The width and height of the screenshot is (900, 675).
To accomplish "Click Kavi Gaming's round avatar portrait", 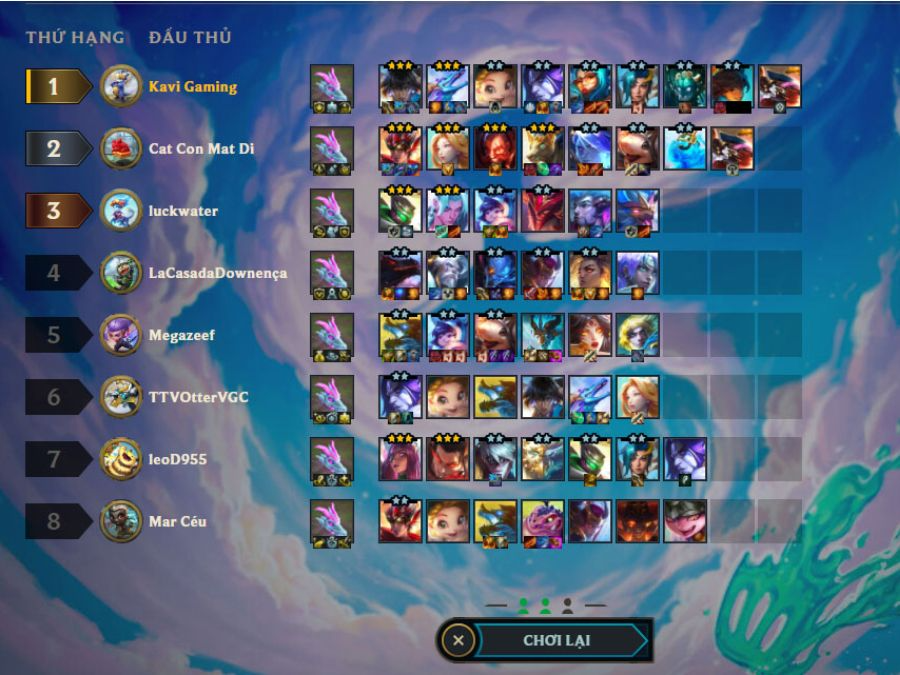I will 121,86.
